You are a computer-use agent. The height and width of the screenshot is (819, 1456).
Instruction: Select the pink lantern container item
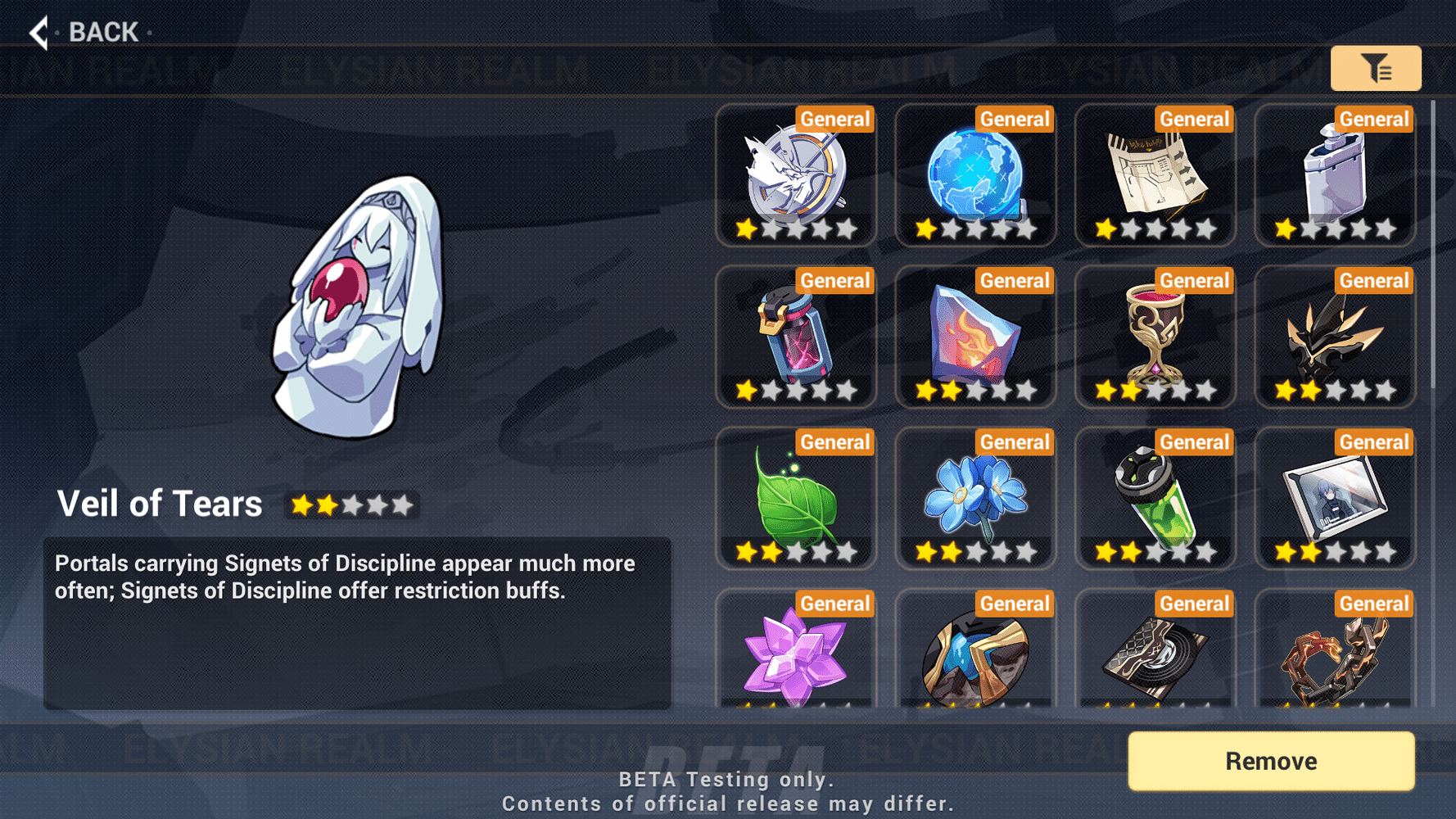pyautogui.click(x=796, y=336)
